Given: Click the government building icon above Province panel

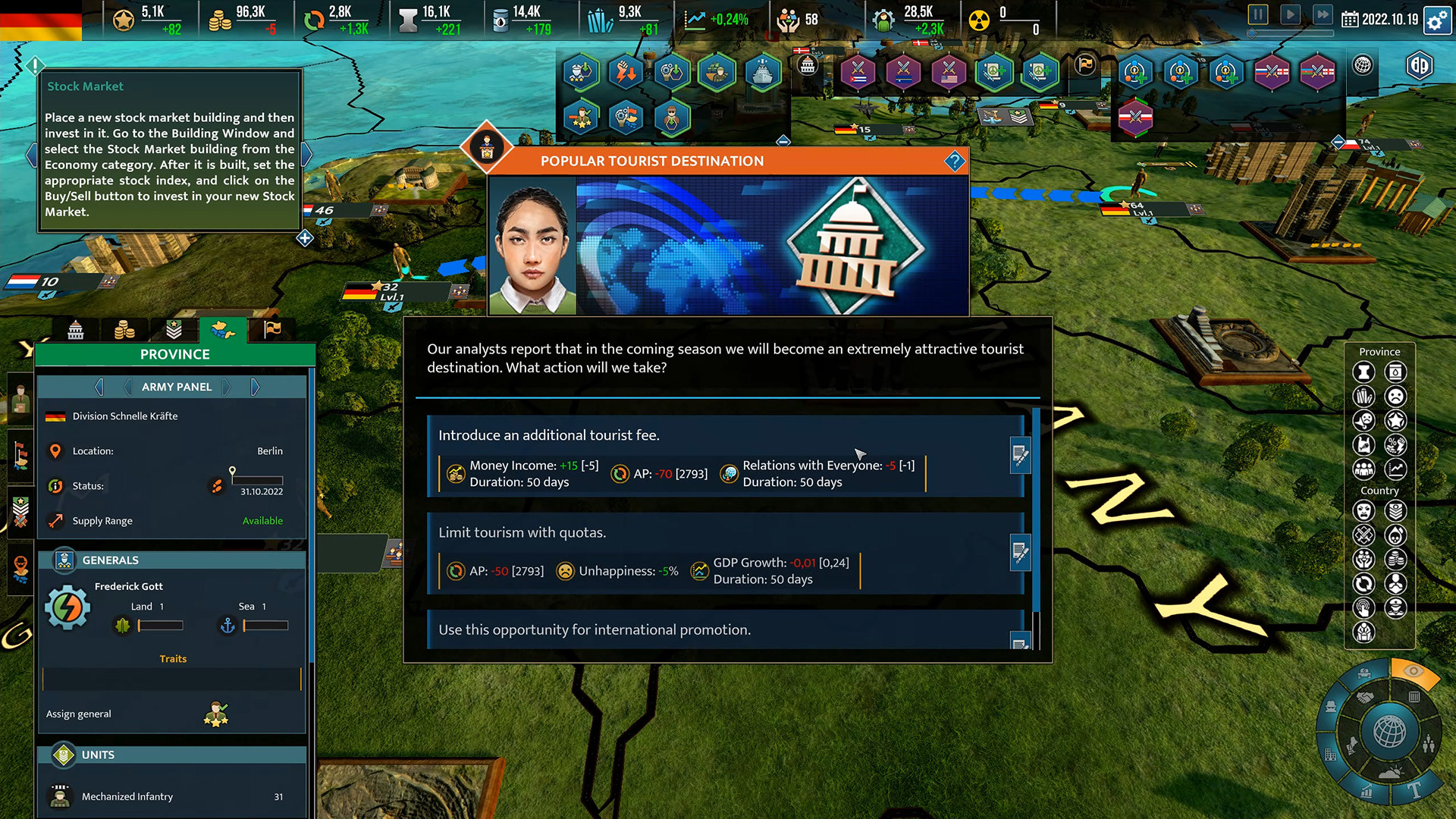Looking at the screenshot, I should click(x=76, y=329).
